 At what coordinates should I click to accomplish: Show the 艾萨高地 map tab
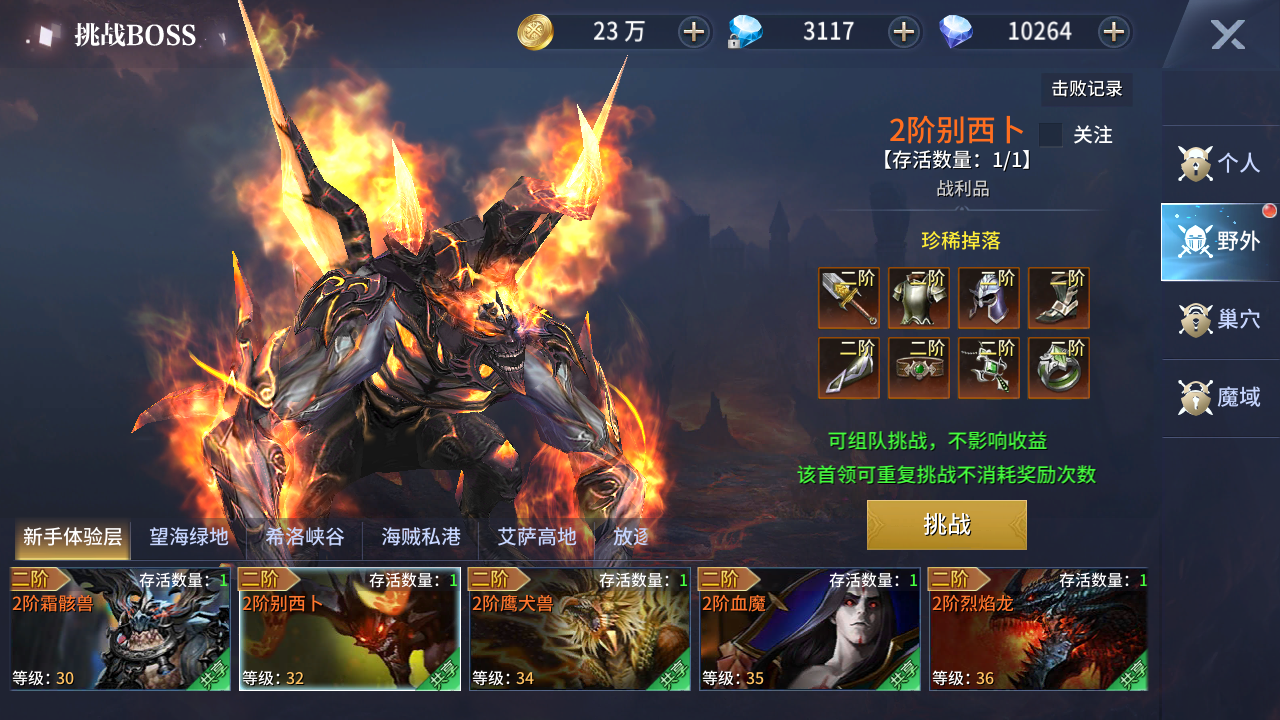pyautogui.click(x=537, y=538)
